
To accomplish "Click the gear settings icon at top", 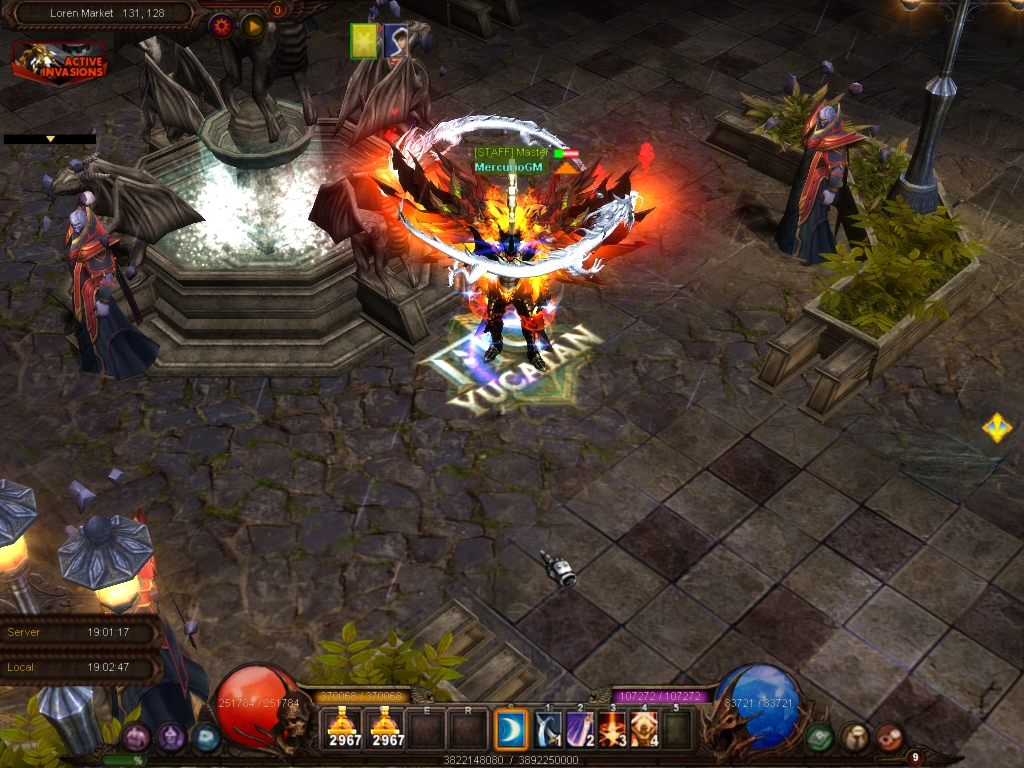I will tap(221, 26).
